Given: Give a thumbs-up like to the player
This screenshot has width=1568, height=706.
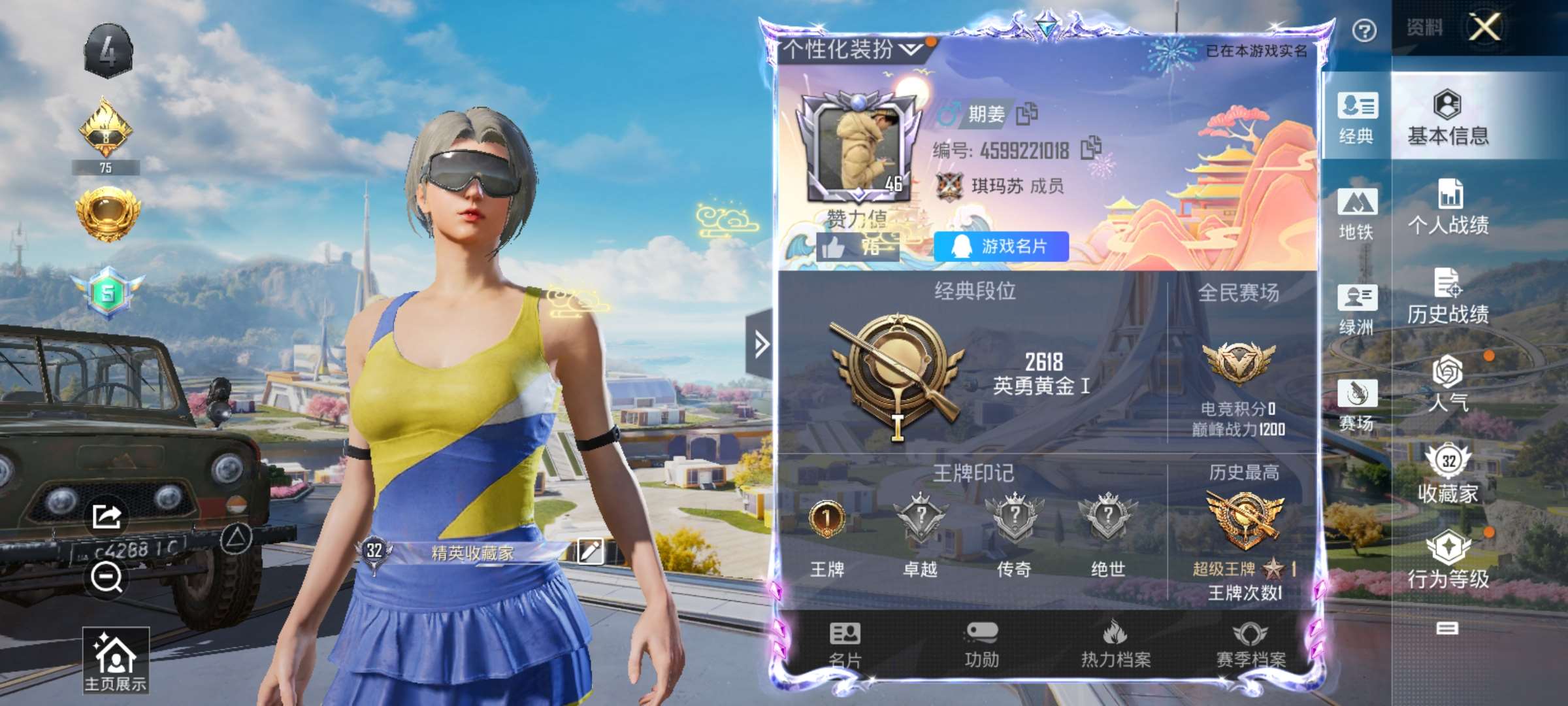Looking at the screenshot, I should coord(834,248).
